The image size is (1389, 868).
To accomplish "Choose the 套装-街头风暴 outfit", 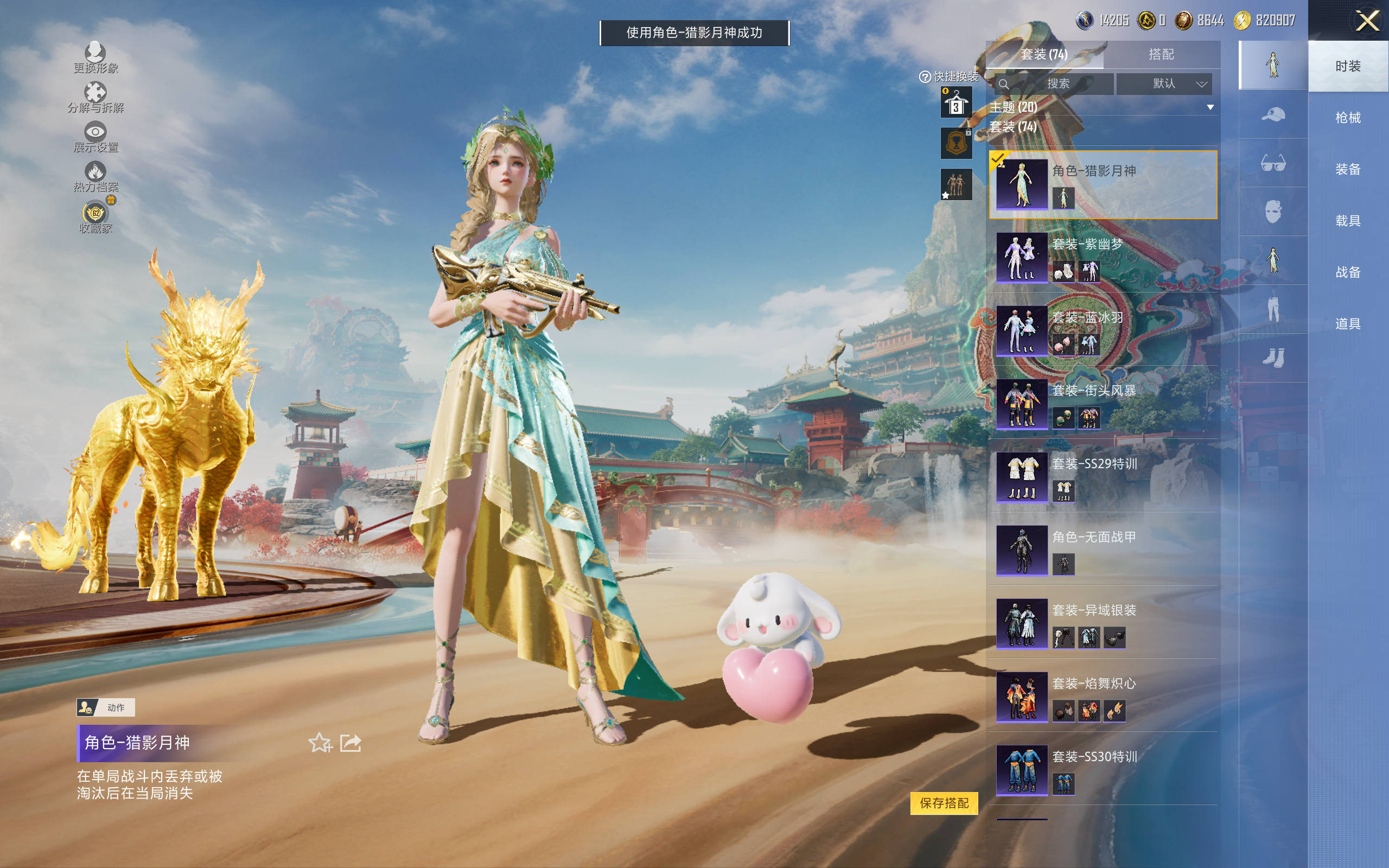I will (x=1105, y=405).
